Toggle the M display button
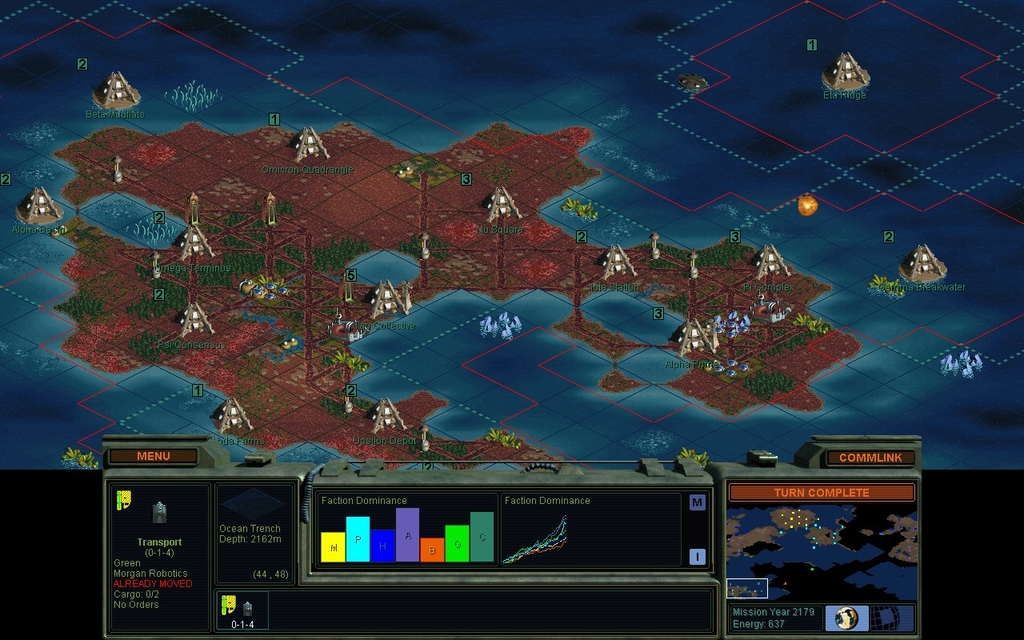This screenshot has width=1024, height=640. [697, 503]
